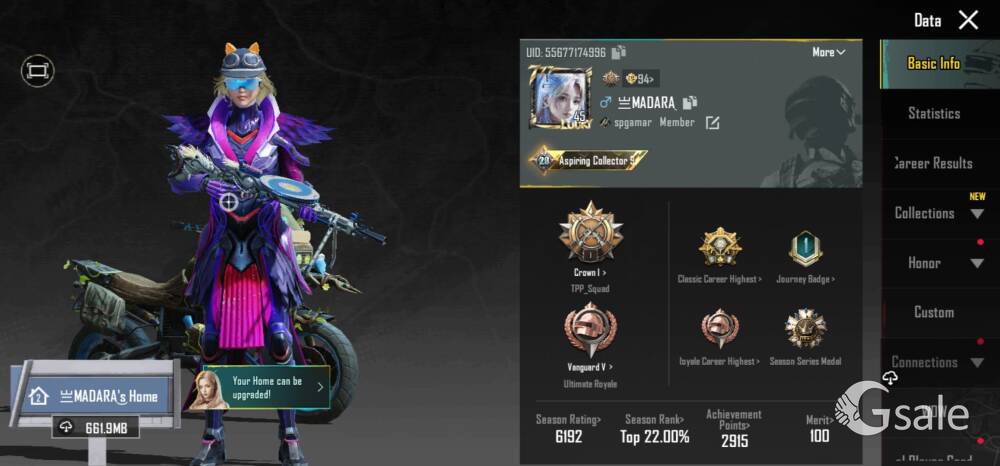Screen dimensions: 1000x466
Task: Open the More dropdown
Action: [829, 52]
